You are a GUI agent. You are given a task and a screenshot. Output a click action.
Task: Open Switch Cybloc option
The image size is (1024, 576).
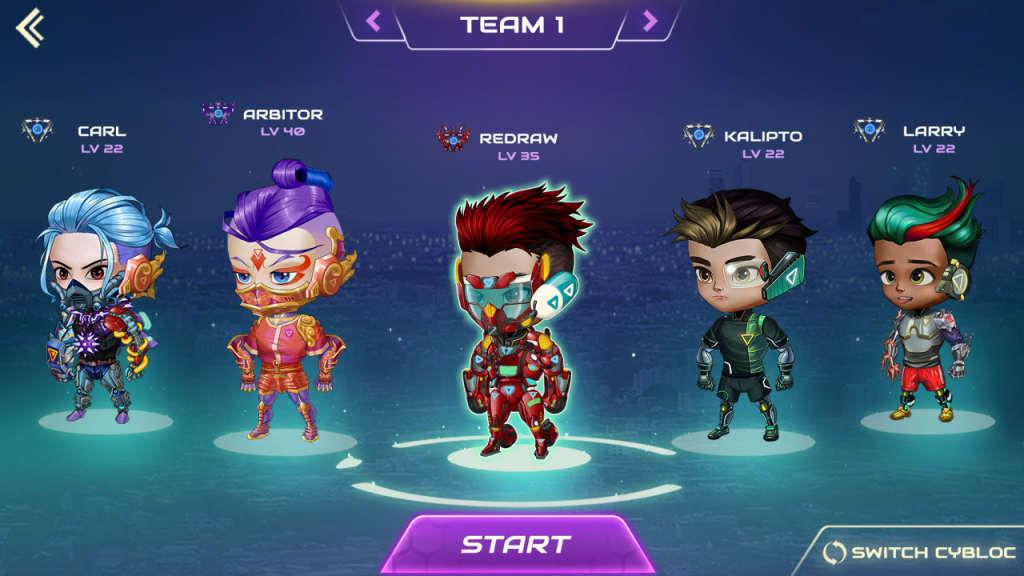(918, 552)
